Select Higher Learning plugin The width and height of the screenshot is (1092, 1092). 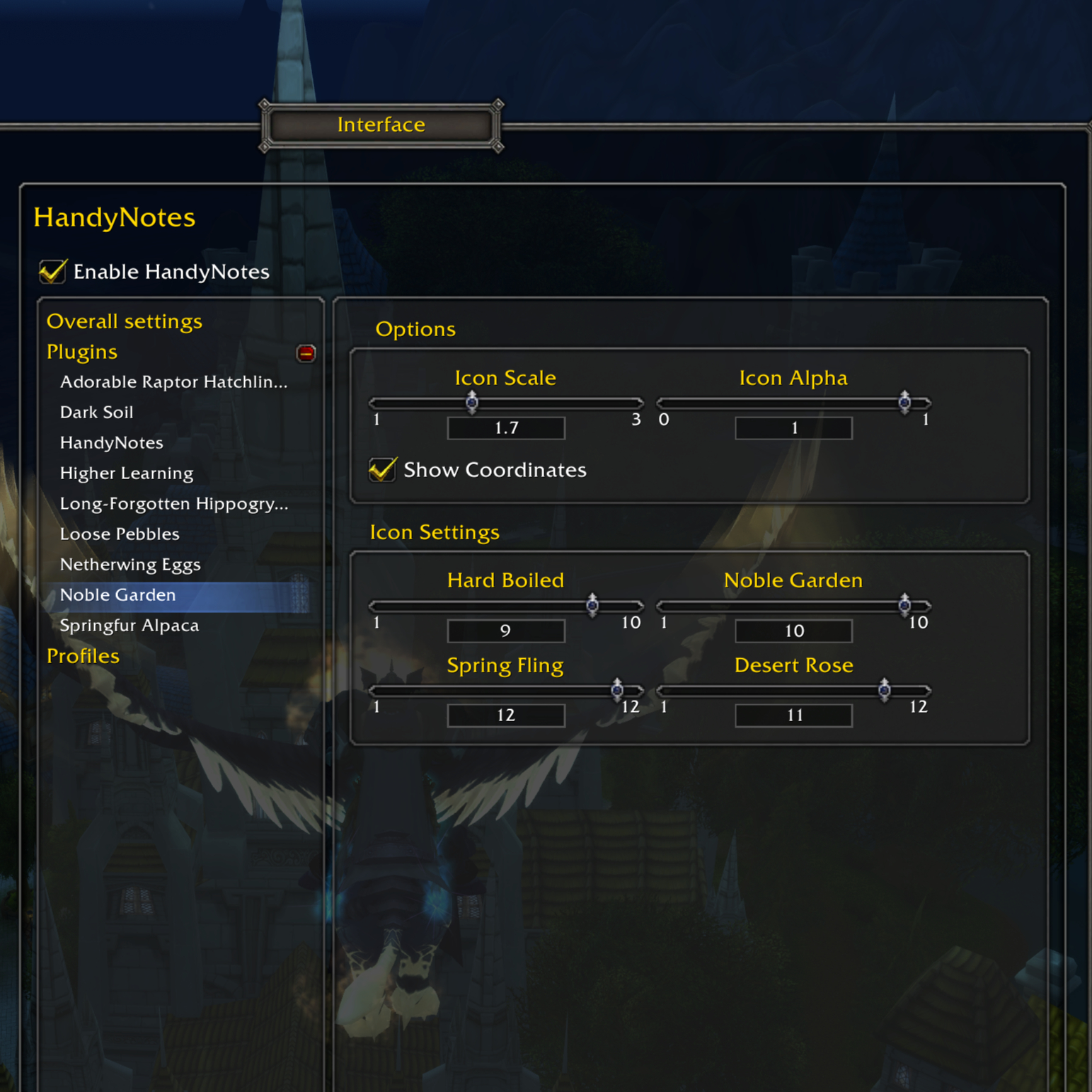(x=127, y=473)
